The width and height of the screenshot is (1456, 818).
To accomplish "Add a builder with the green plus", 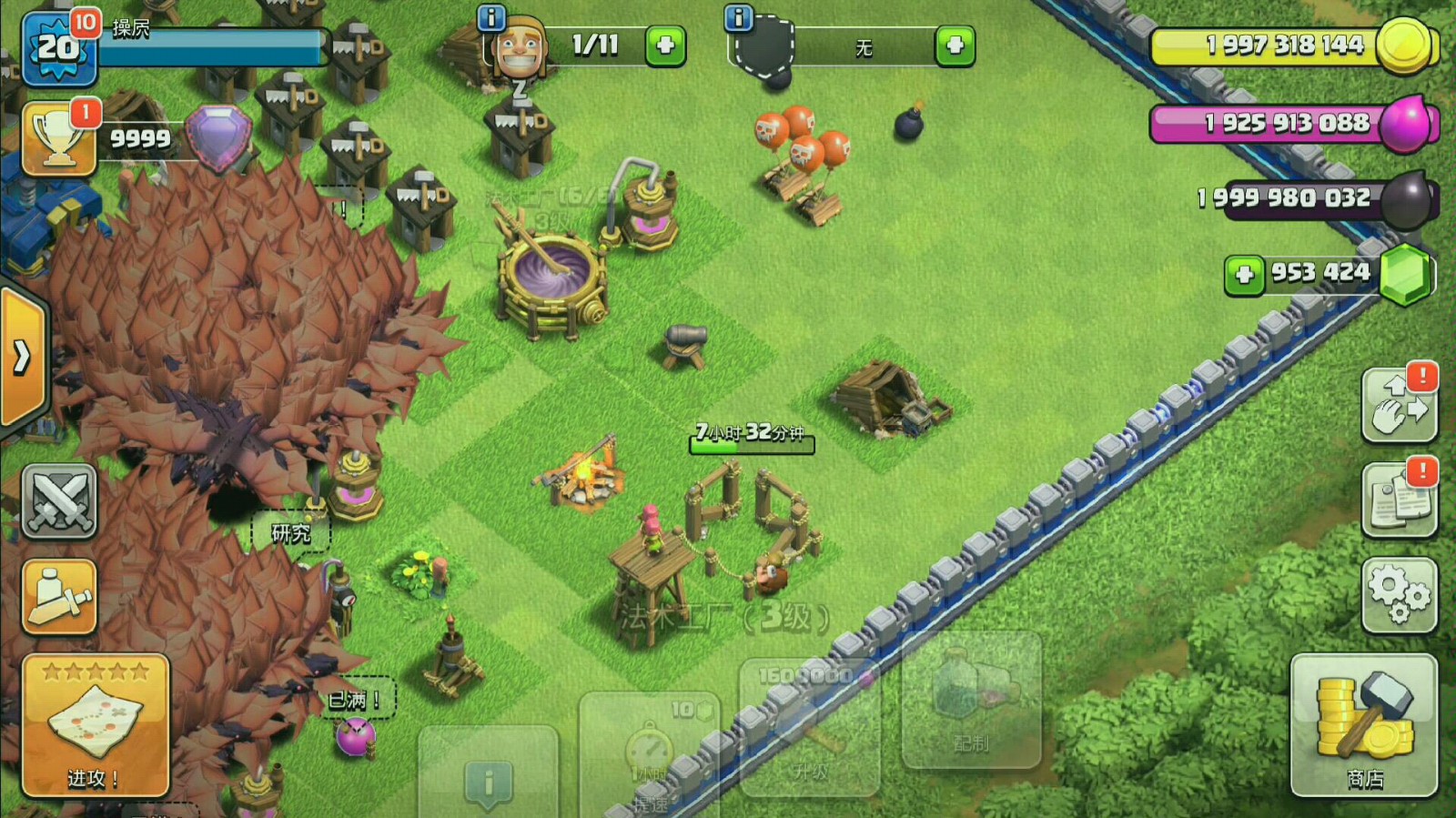I will click(665, 45).
